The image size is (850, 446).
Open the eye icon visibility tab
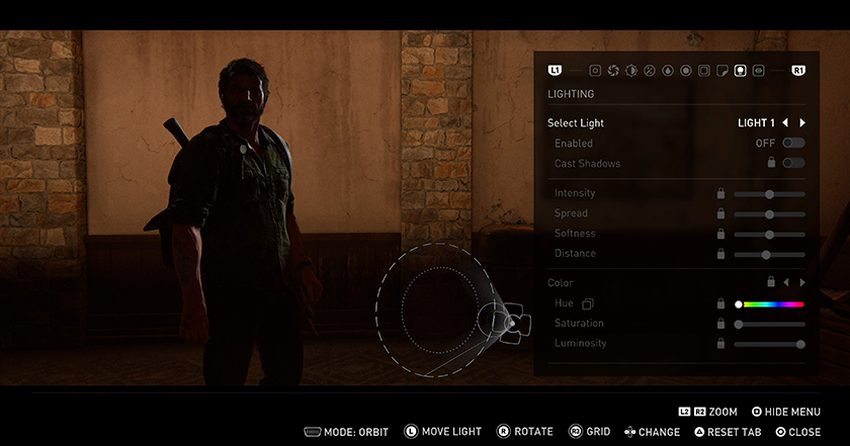click(758, 71)
